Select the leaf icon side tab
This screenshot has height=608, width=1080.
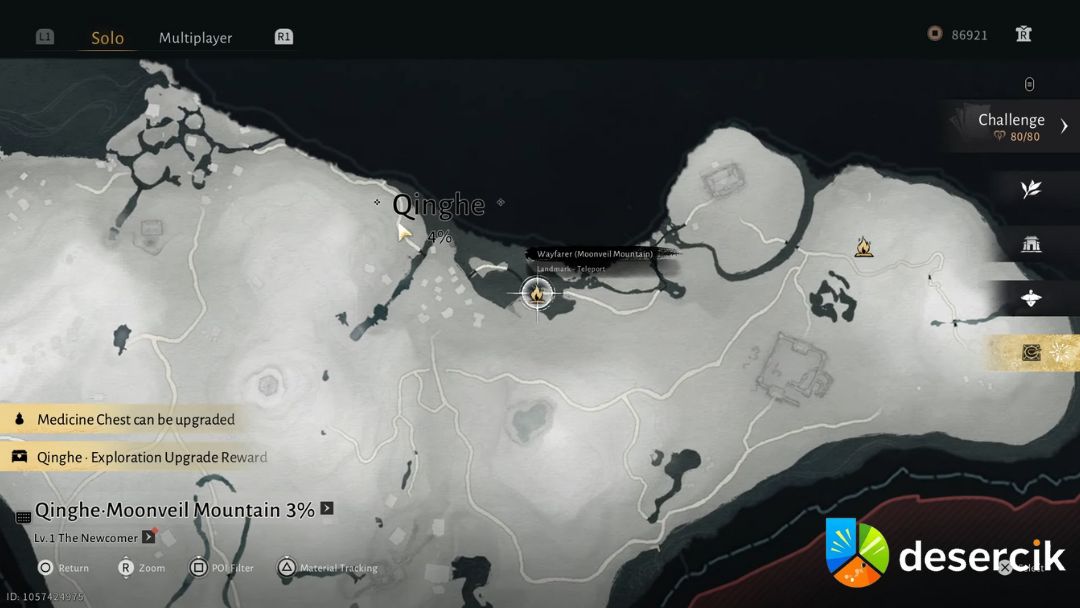click(1031, 190)
